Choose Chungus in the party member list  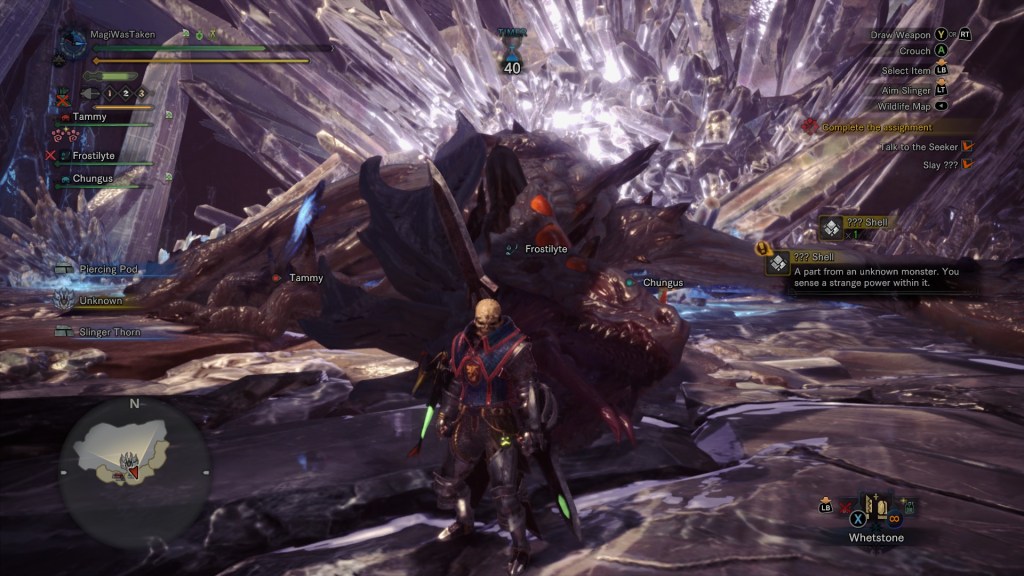pos(92,179)
